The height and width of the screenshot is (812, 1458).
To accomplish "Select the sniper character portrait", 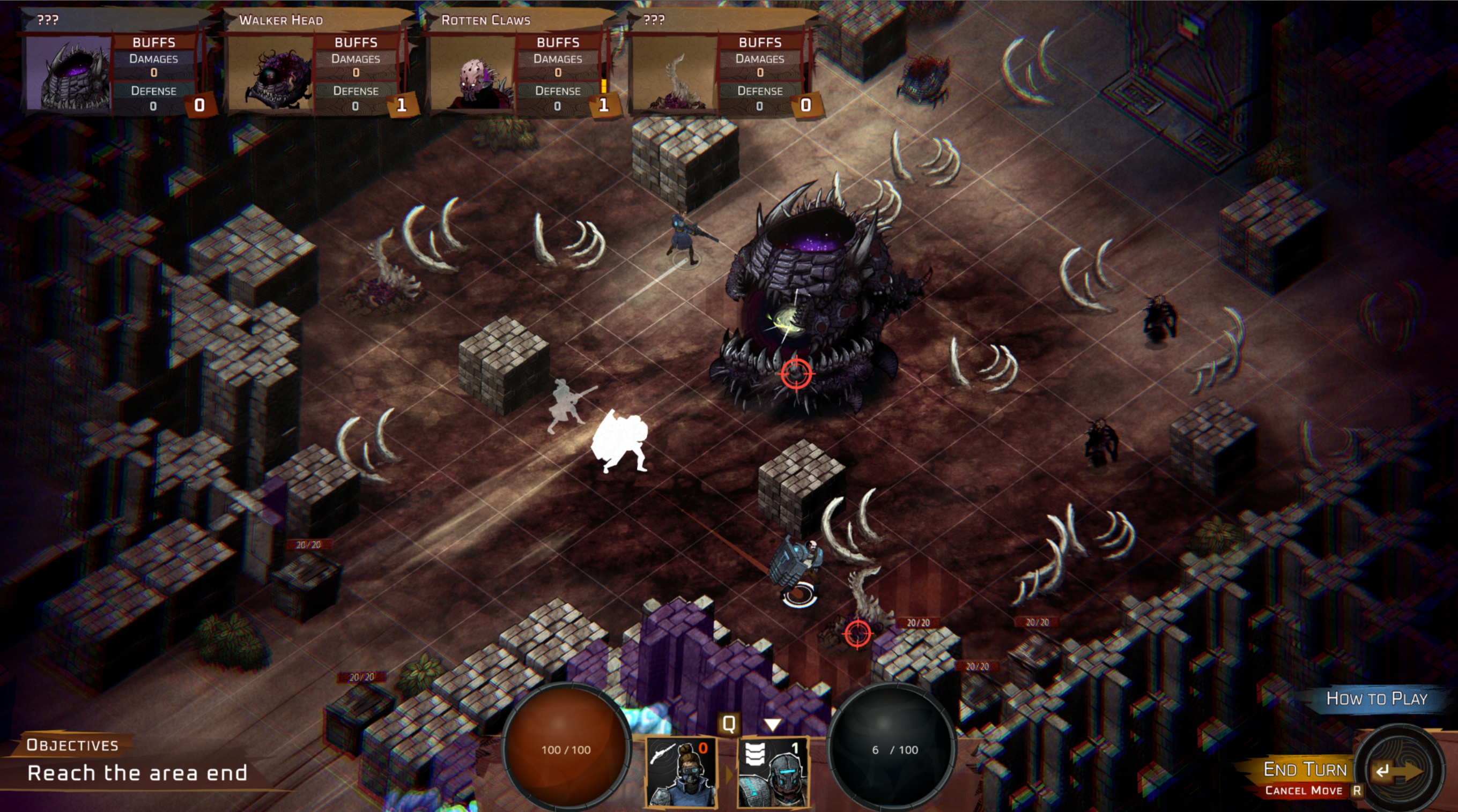I will [x=681, y=773].
